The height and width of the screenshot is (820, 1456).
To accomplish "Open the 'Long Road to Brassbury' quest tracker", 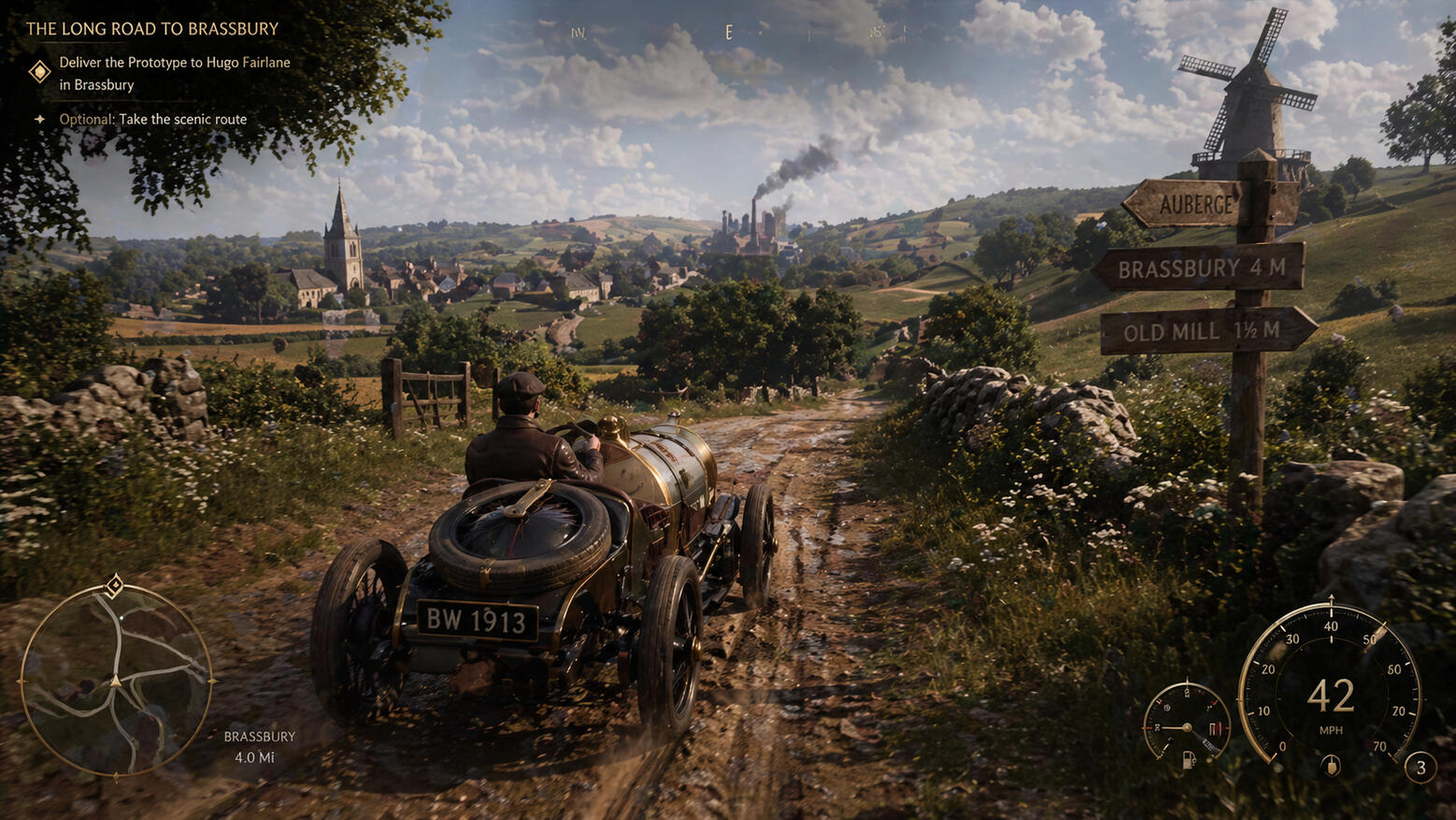I will coord(152,29).
